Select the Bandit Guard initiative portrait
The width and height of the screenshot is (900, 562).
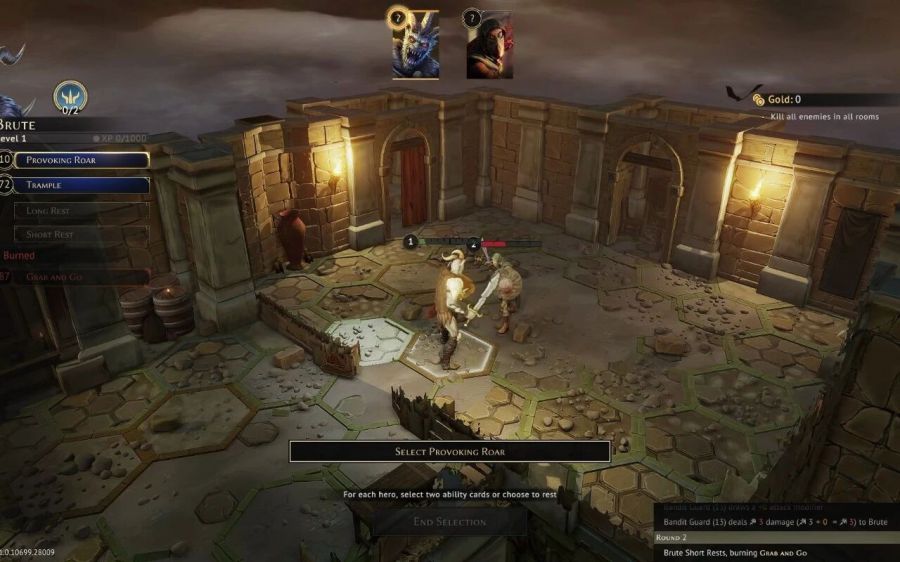[489, 45]
